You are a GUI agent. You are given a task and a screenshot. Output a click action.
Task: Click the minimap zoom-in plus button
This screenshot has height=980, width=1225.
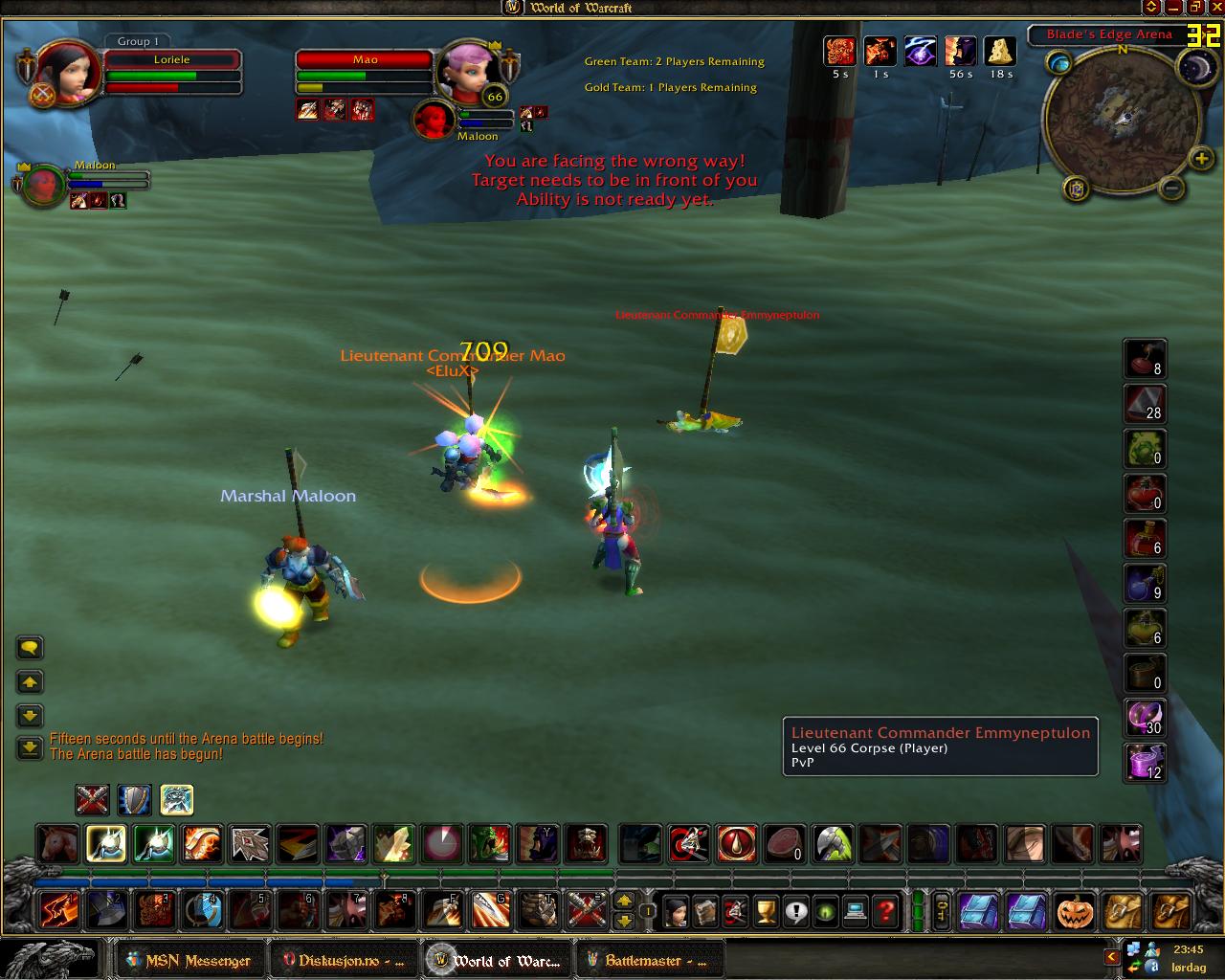(x=1200, y=158)
